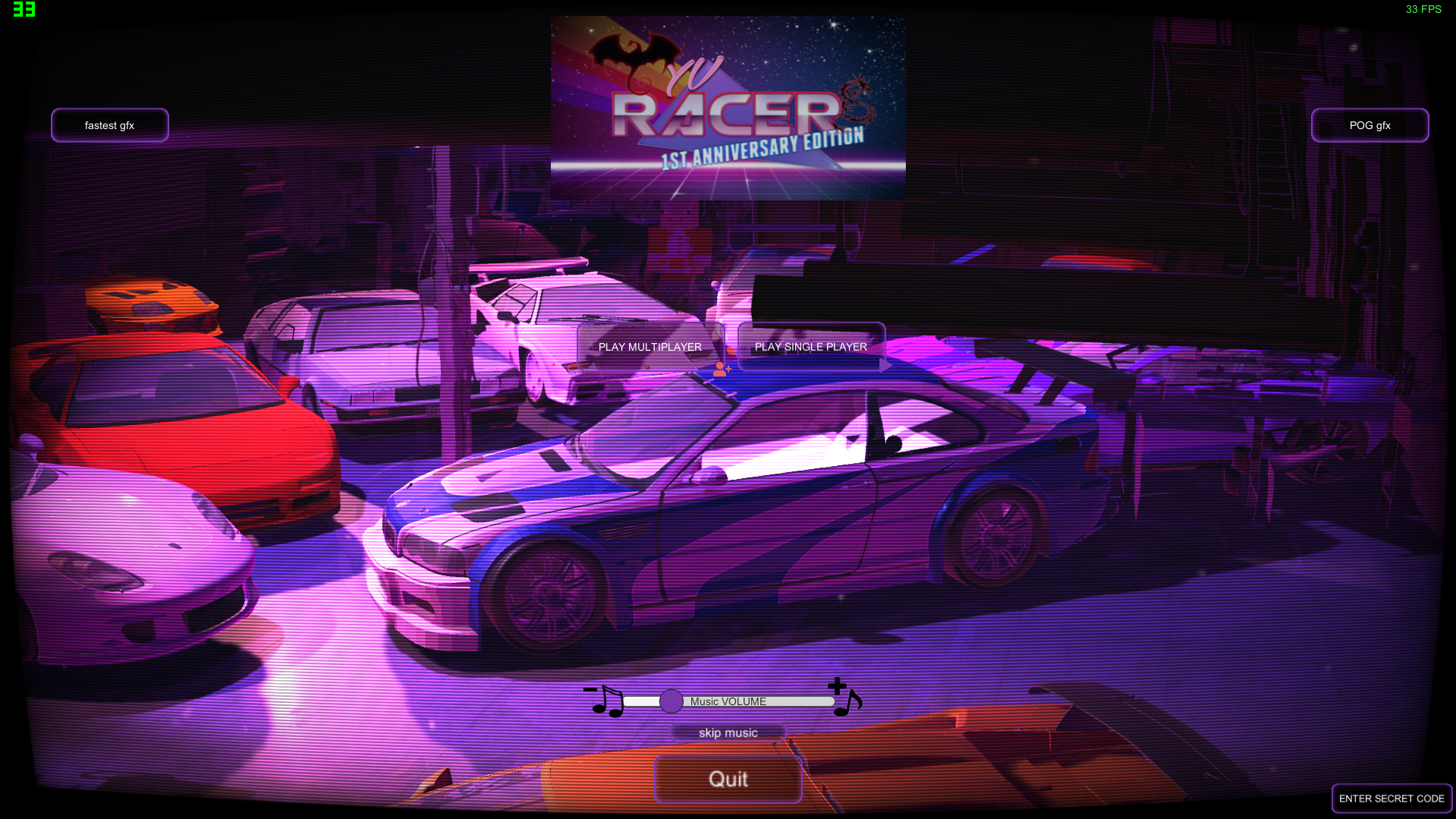The height and width of the screenshot is (819, 1456).
Task: Click the add-player person icon
Action: click(x=721, y=368)
